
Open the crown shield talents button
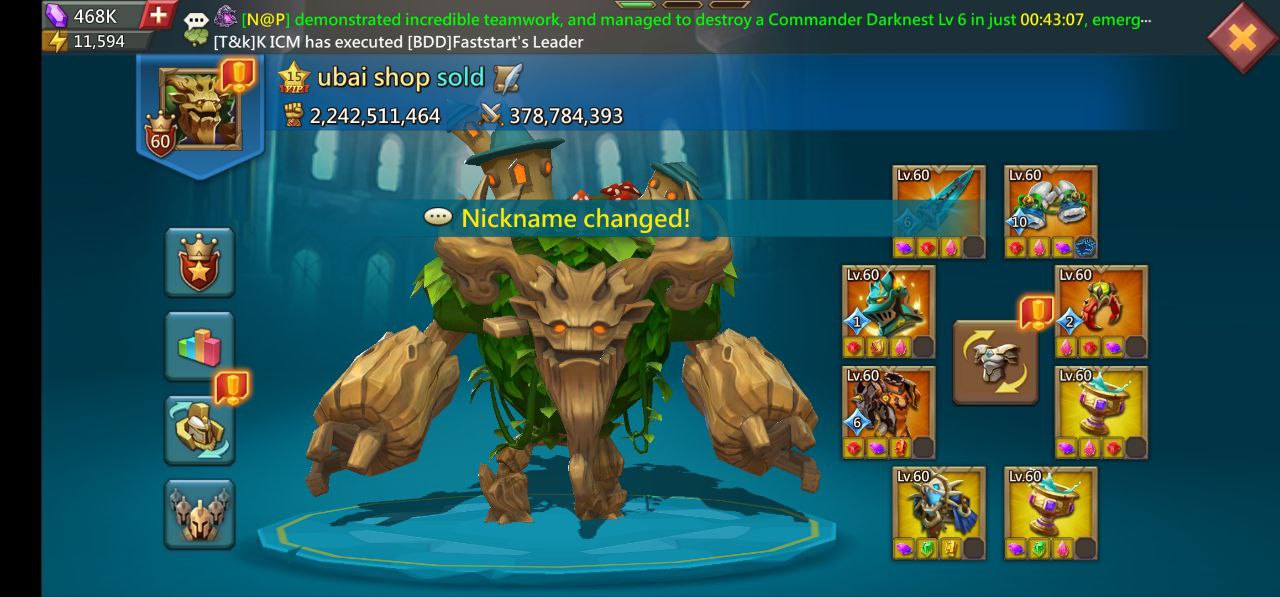coord(200,262)
